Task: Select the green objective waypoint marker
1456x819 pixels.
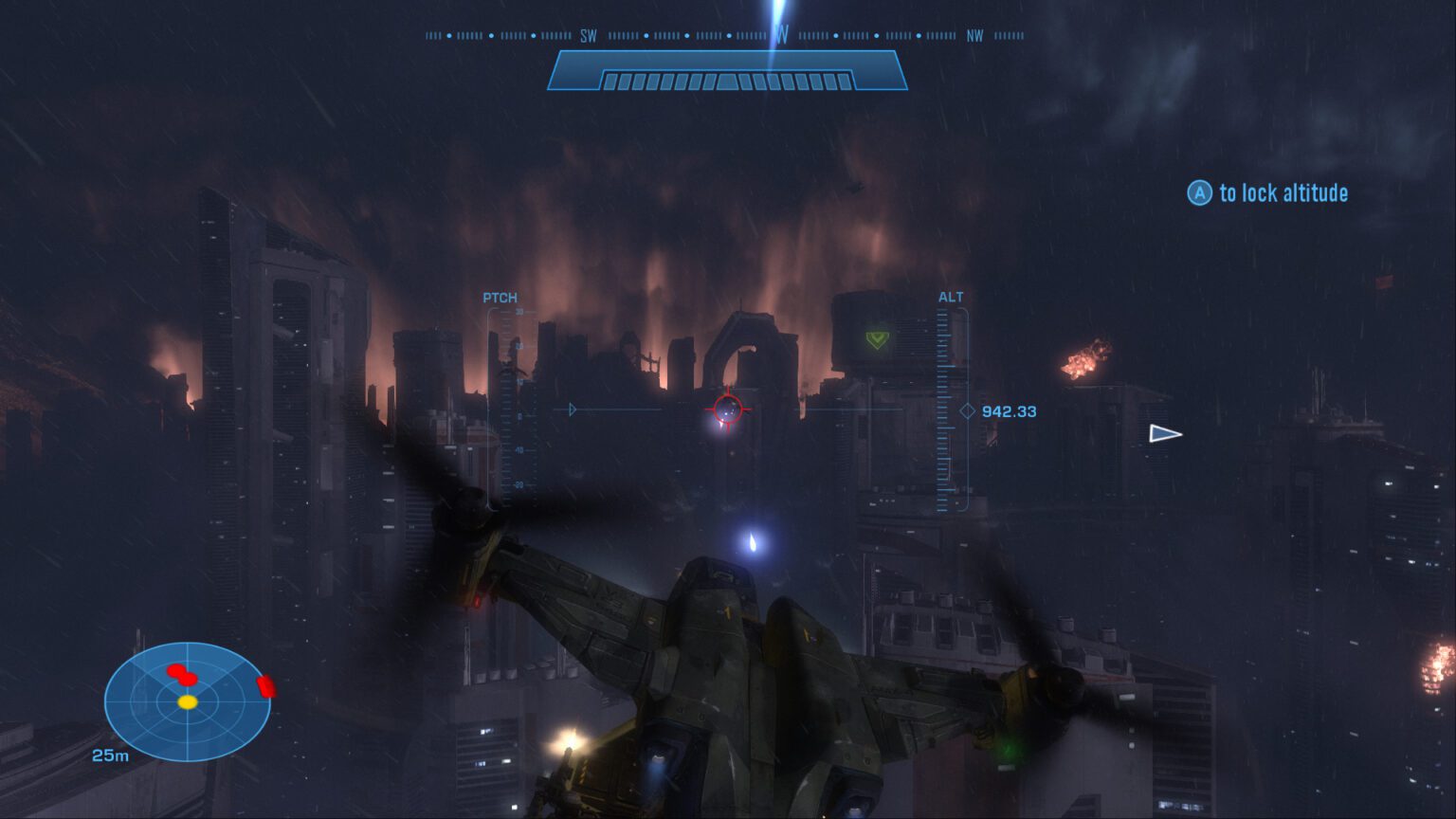Action: 878,338
